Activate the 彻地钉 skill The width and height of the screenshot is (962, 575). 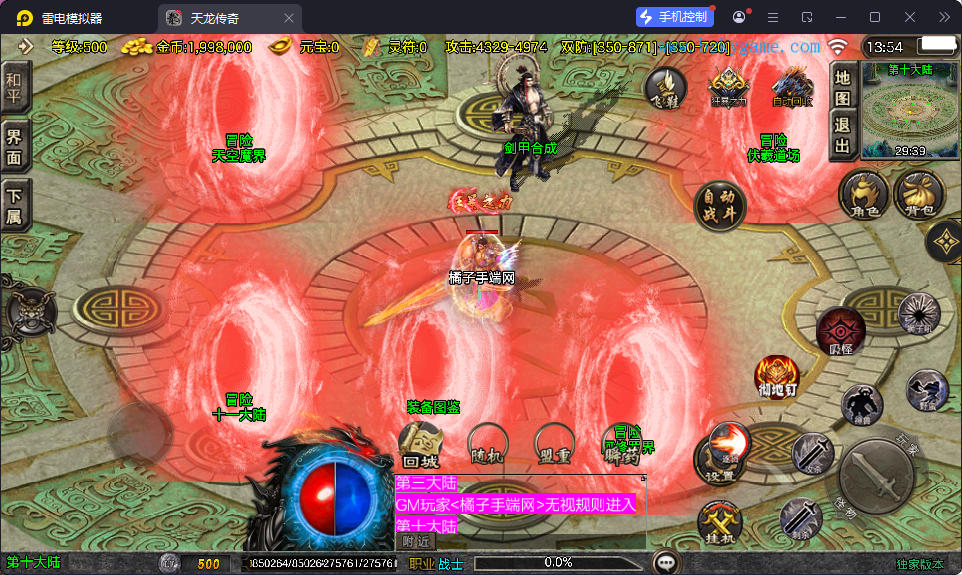pyautogui.click(x=777, y=376)
